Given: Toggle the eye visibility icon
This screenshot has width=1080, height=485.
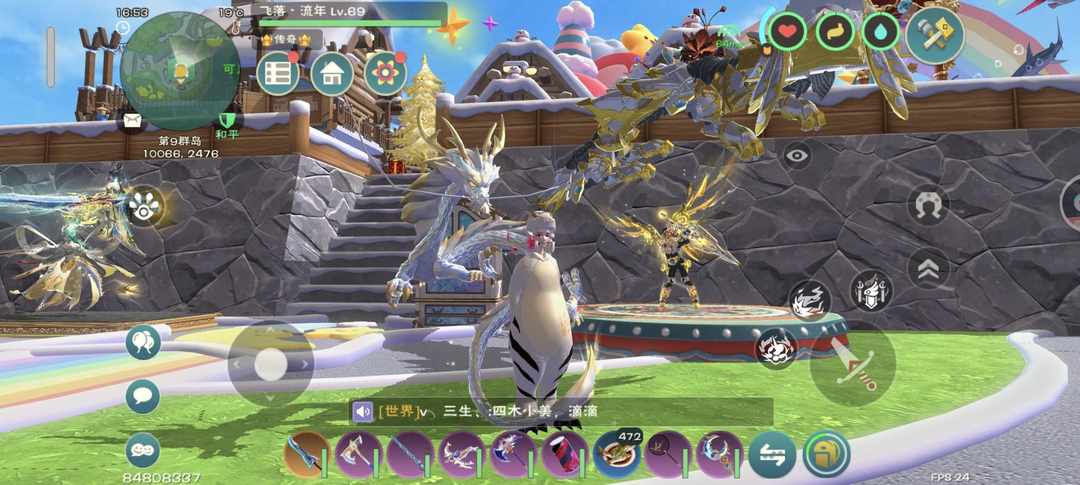Looking at the screenshot, I should click(x=796, y=155).
